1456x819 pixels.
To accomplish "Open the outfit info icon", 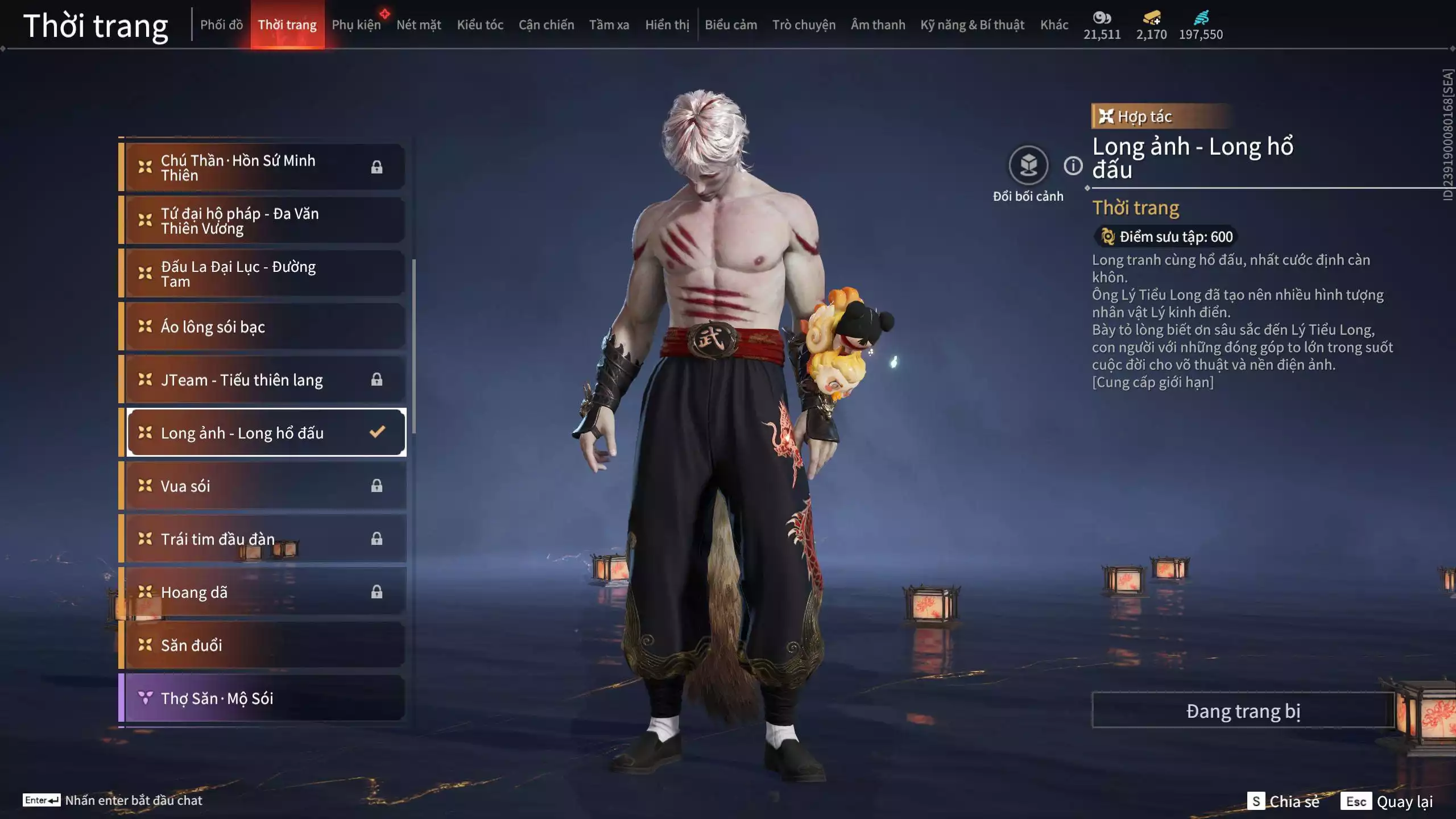I will 1073,166.
